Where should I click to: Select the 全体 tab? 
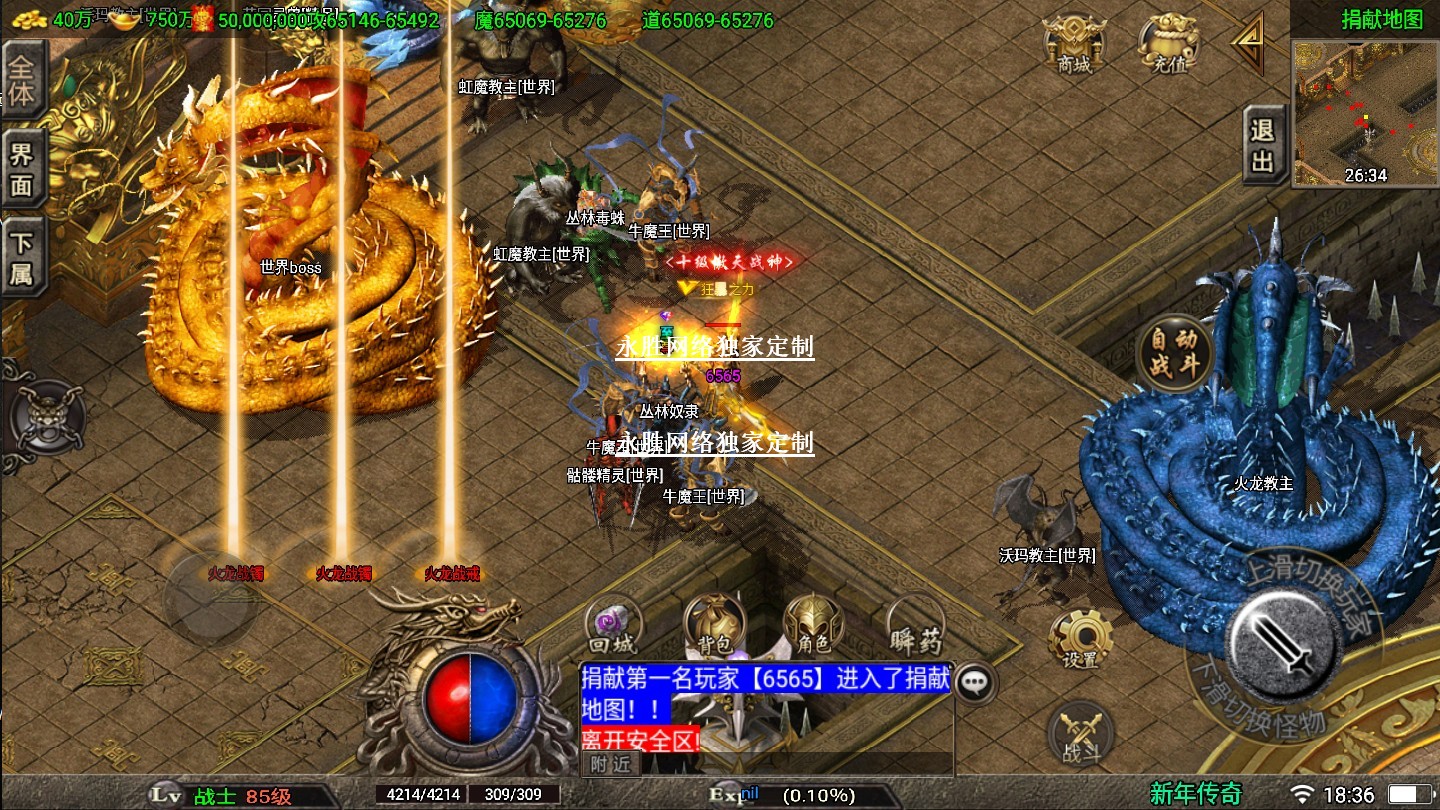pyautogui.click(x=22, y=81)
